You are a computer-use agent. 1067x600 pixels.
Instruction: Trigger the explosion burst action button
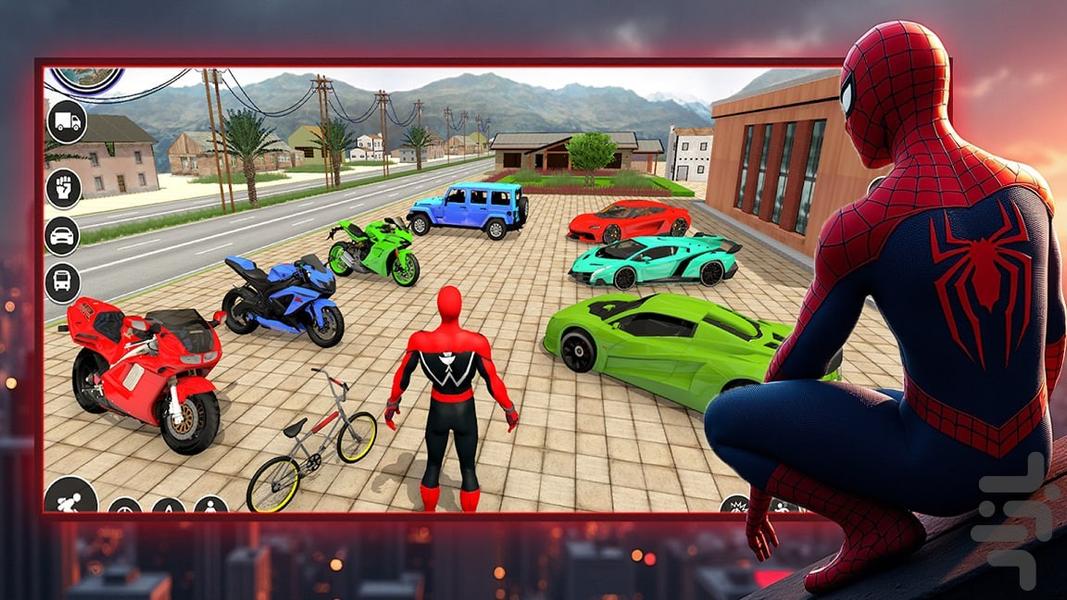(735, 505)
